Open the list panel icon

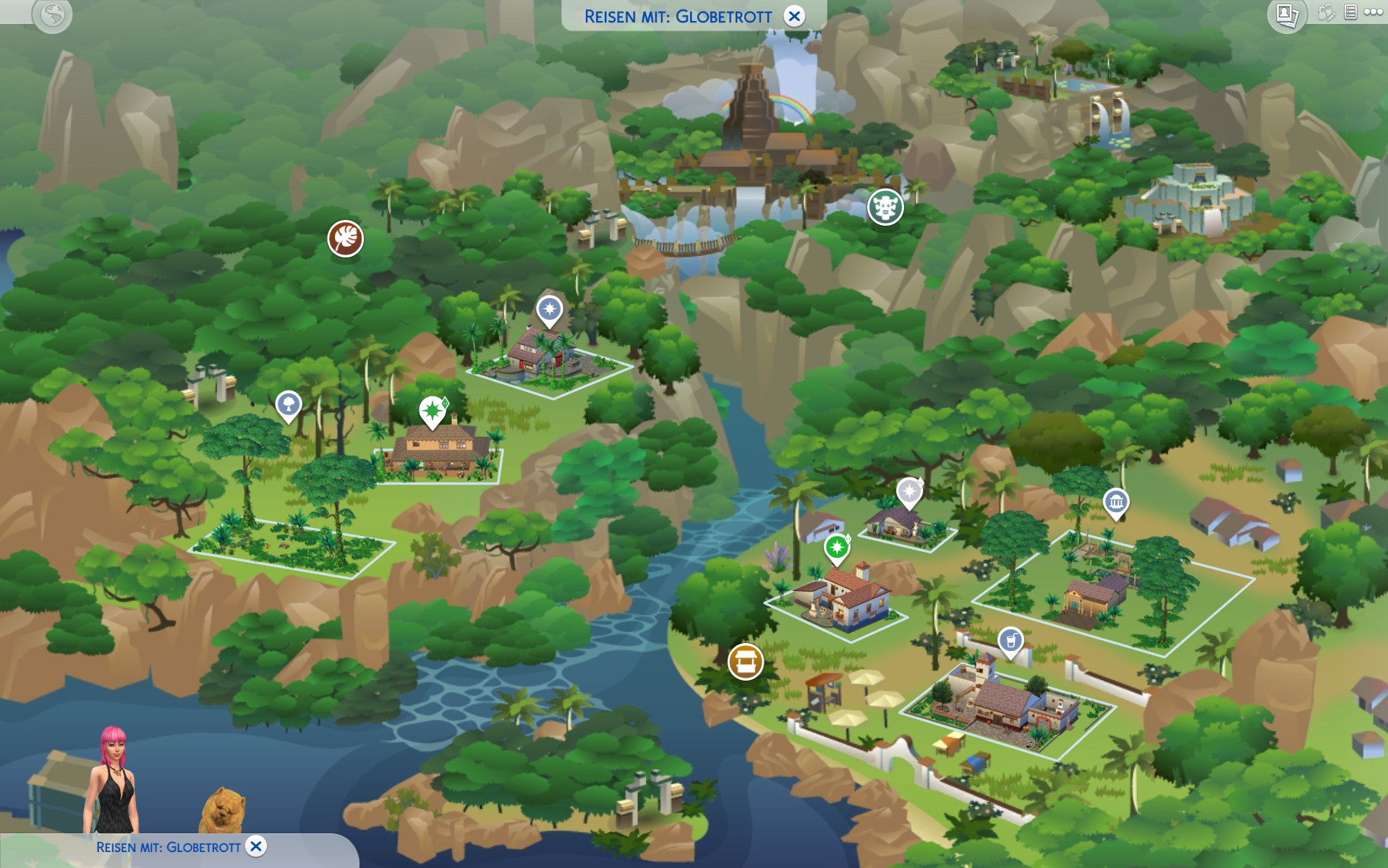tap(1350, 12)
